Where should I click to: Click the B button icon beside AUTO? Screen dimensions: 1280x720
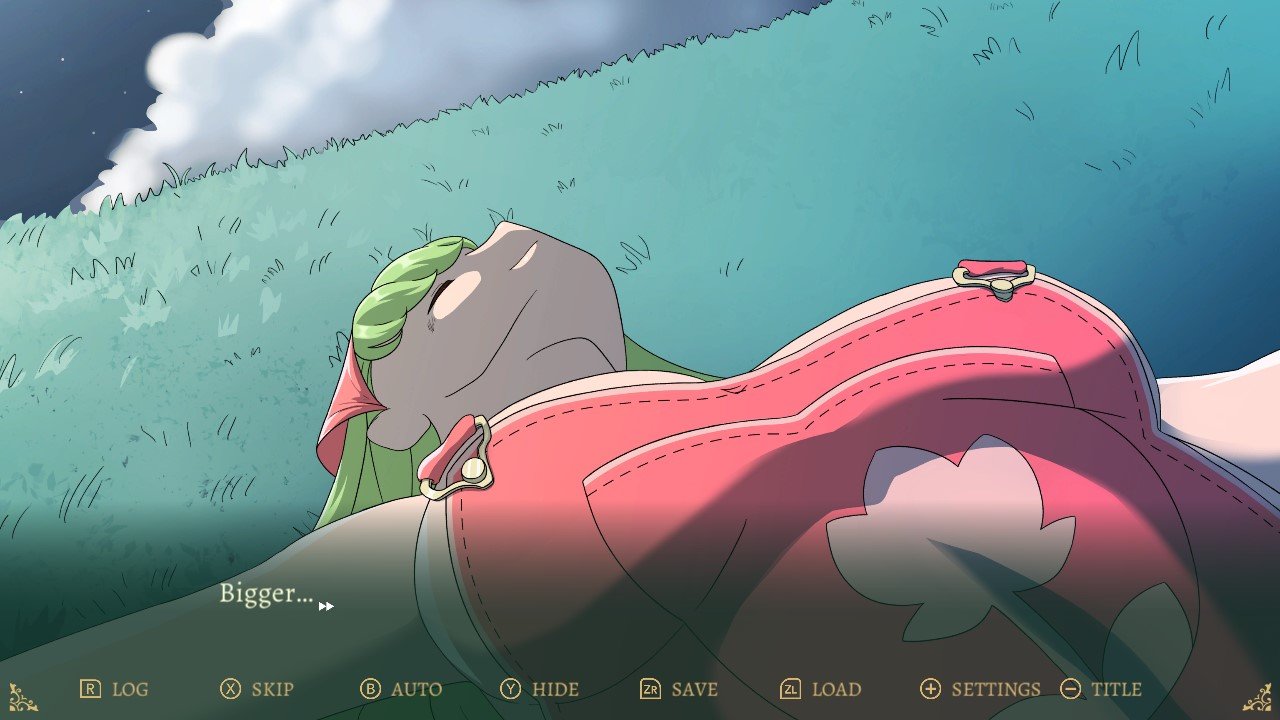[x=372, y=689]
